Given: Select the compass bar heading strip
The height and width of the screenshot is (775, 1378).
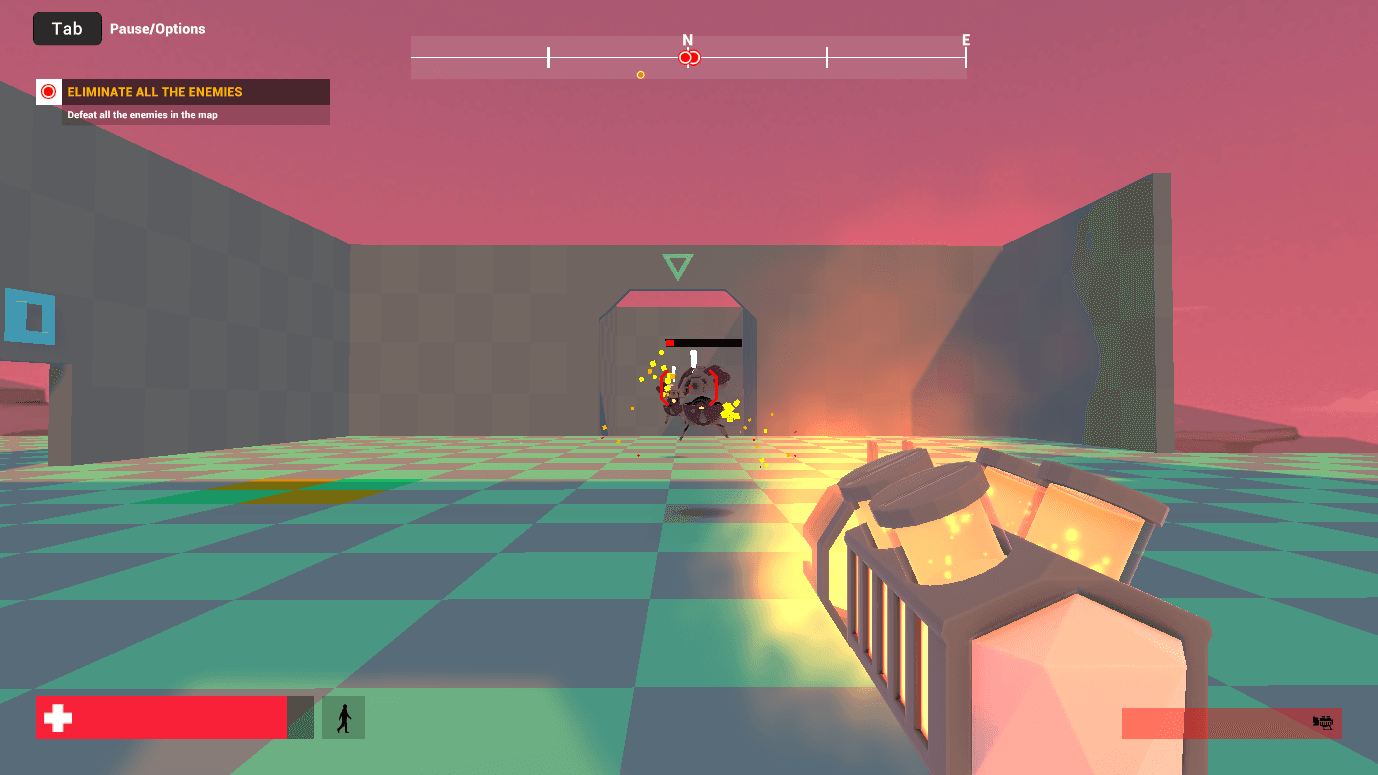Looking at the screenshot, I should (688, 57).
